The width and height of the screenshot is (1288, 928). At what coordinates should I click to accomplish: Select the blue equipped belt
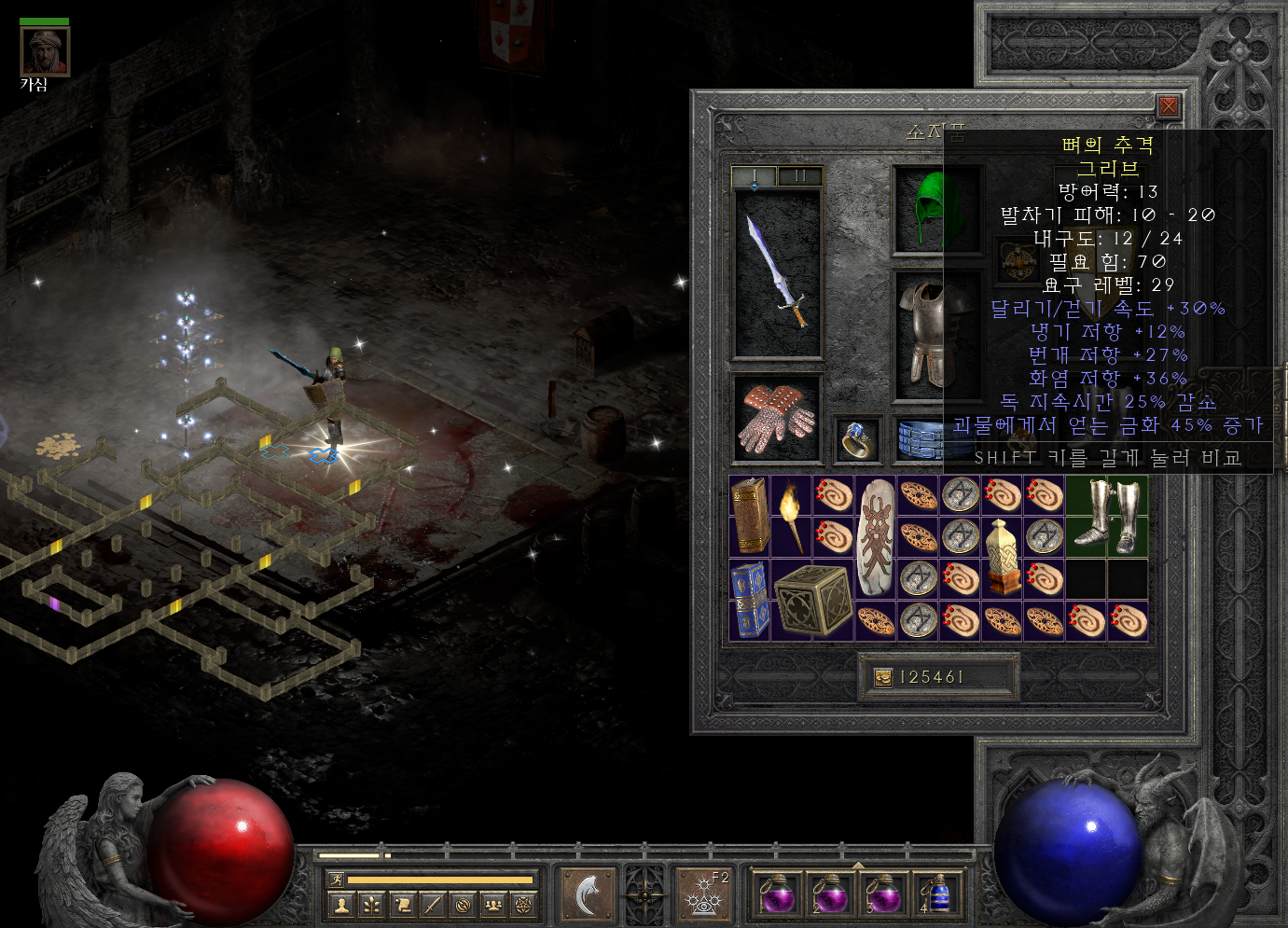pos(921,439)
